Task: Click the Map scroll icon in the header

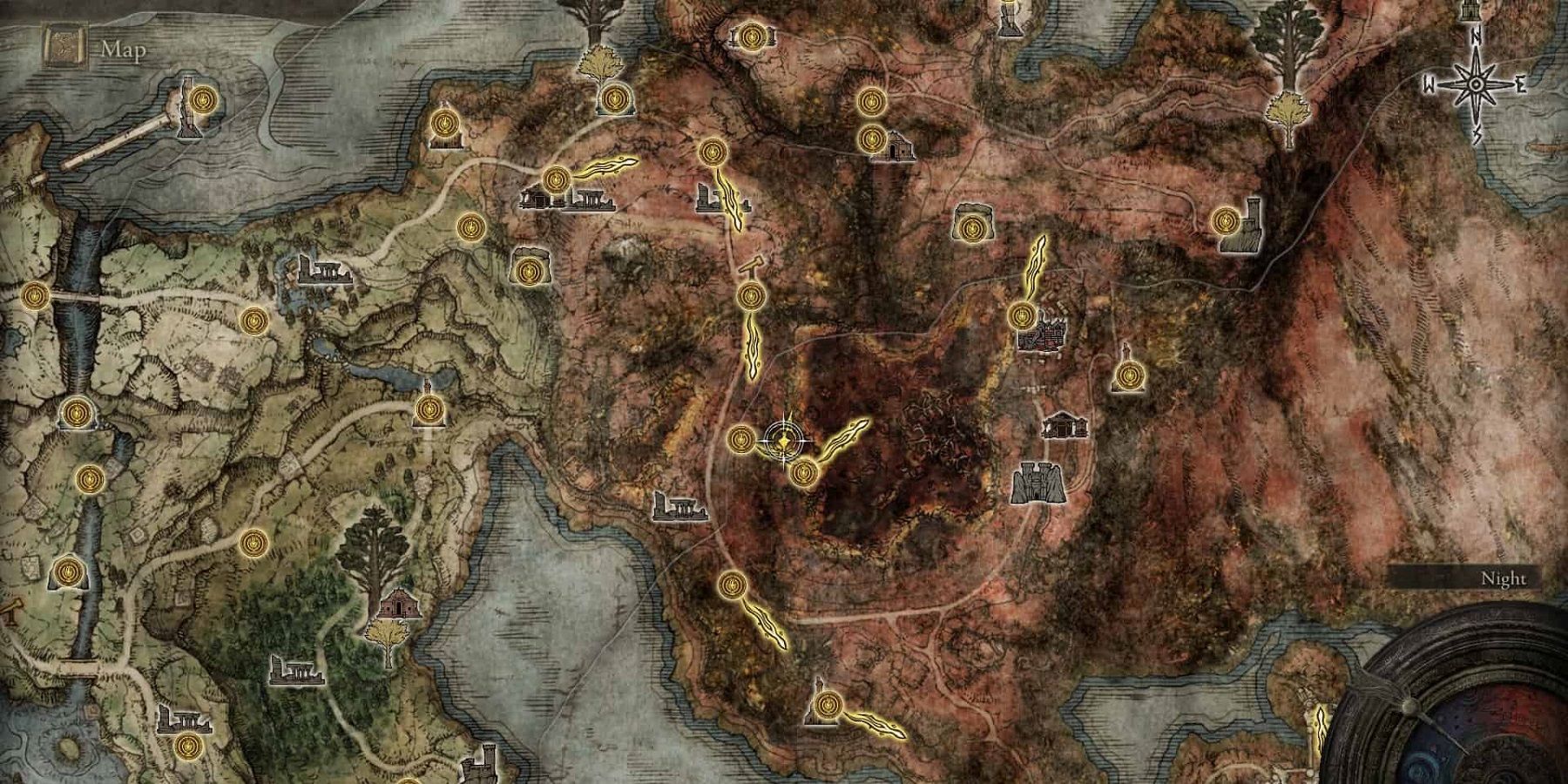Action: 61,49
